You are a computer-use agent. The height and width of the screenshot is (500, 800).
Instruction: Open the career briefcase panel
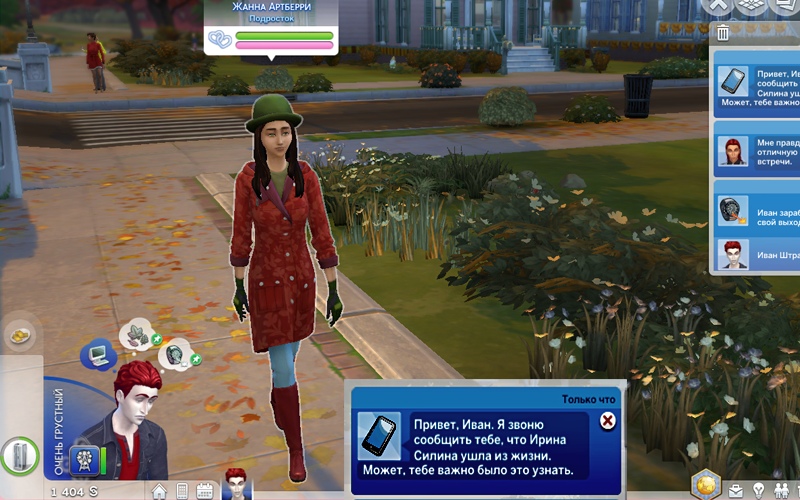tap(735, 490)
